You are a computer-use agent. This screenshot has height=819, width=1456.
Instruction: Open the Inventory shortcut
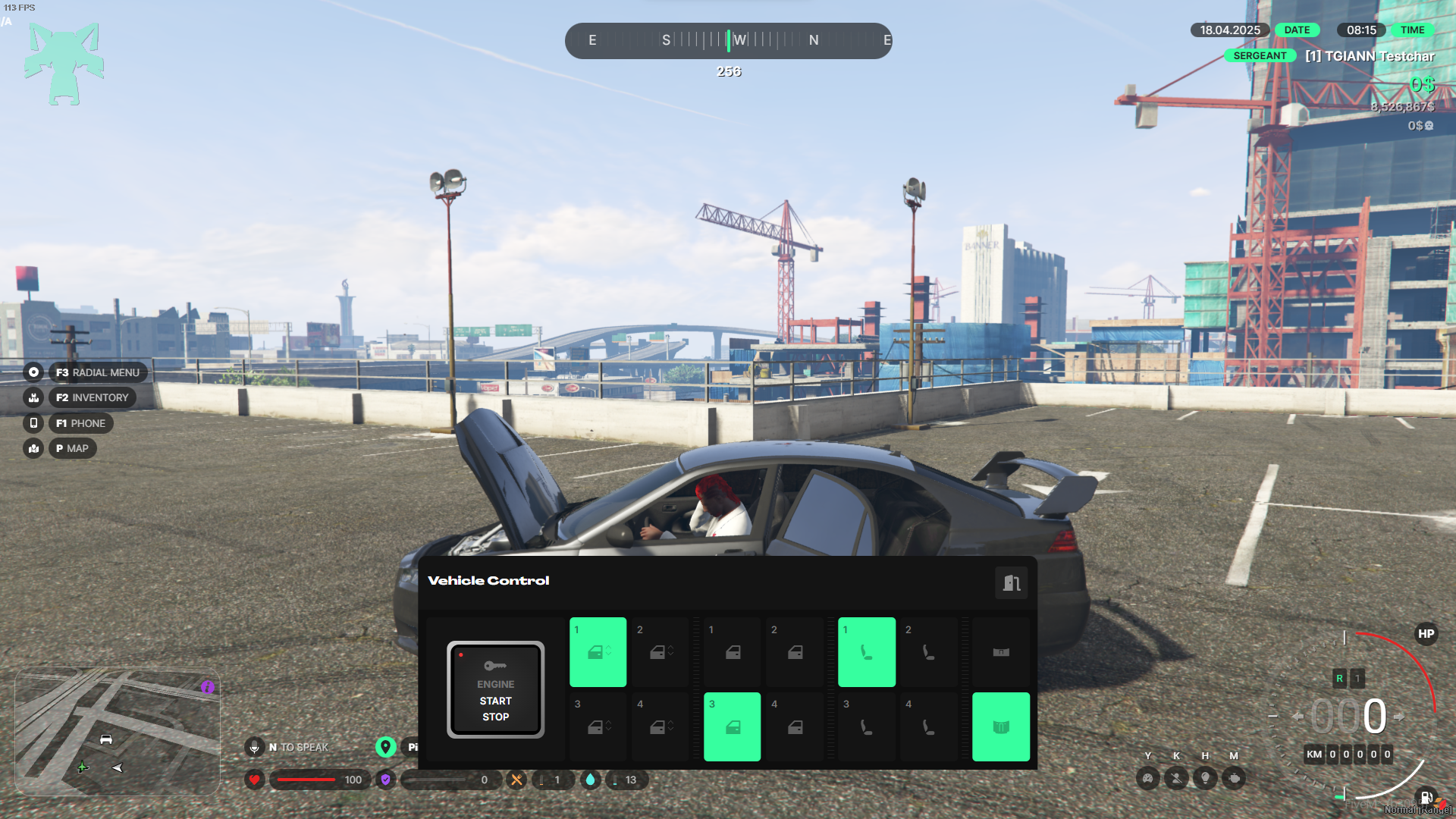(x=92, y=397)
